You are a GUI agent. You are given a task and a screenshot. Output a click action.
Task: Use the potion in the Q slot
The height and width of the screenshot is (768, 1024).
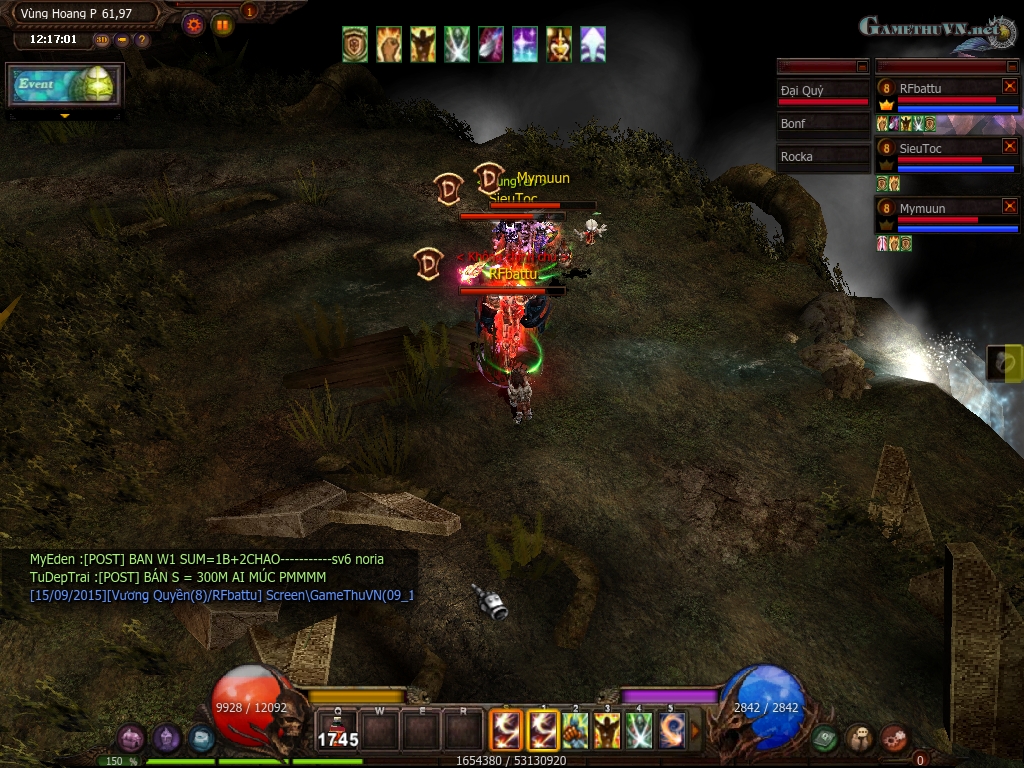(x=337, y=730)
